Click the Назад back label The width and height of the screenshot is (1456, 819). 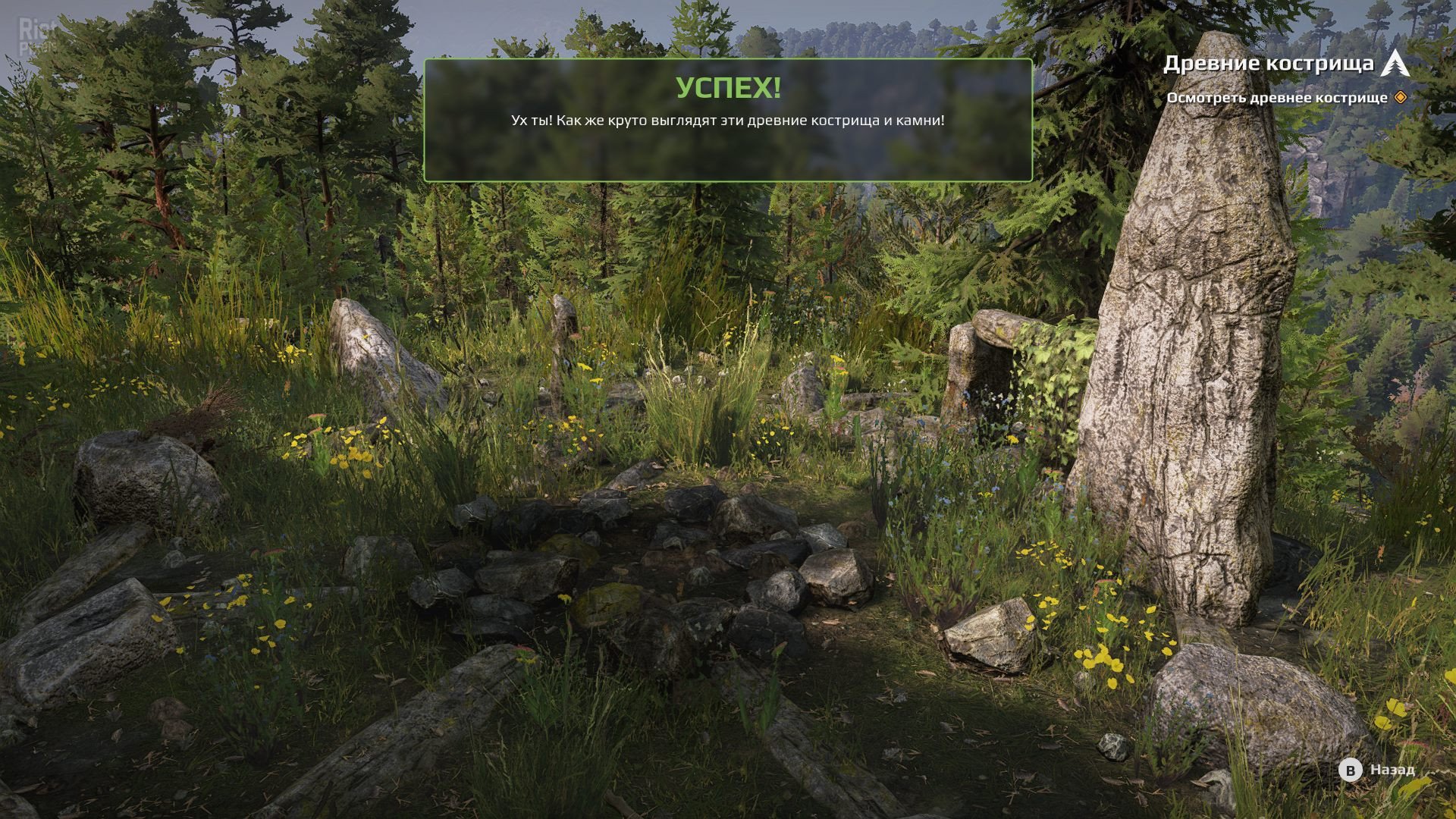[1392, 770]
